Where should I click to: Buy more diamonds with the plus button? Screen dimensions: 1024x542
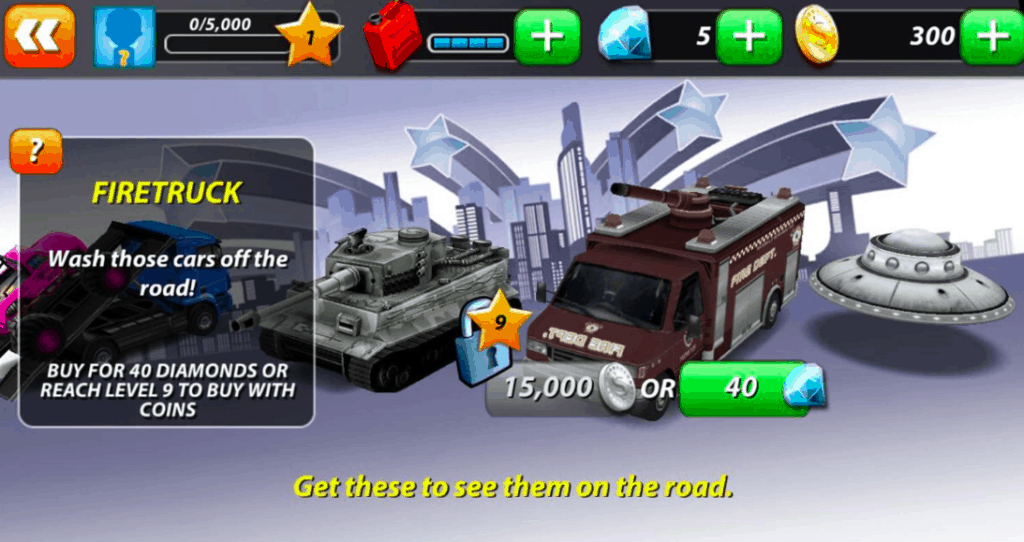749,37
